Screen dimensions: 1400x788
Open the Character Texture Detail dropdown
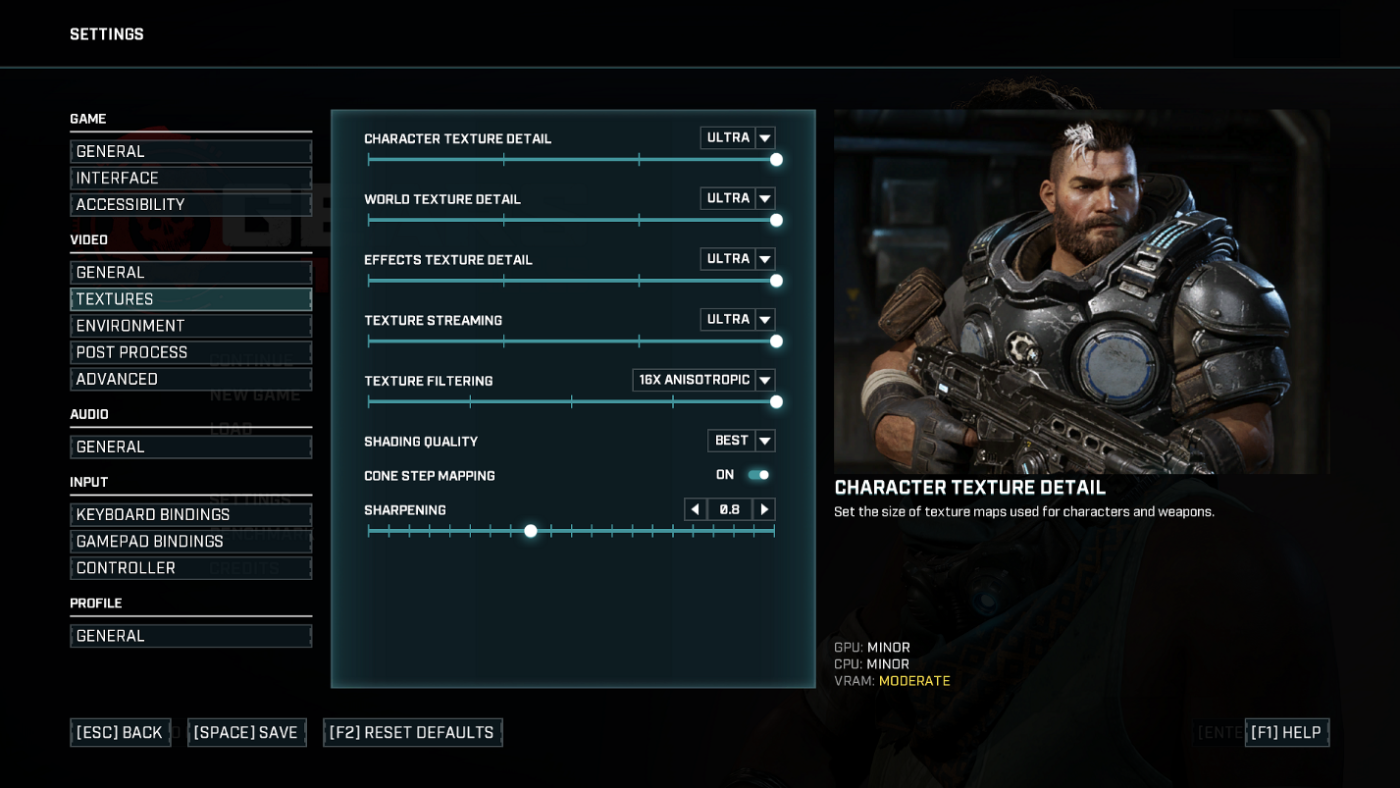coord(737,137)
